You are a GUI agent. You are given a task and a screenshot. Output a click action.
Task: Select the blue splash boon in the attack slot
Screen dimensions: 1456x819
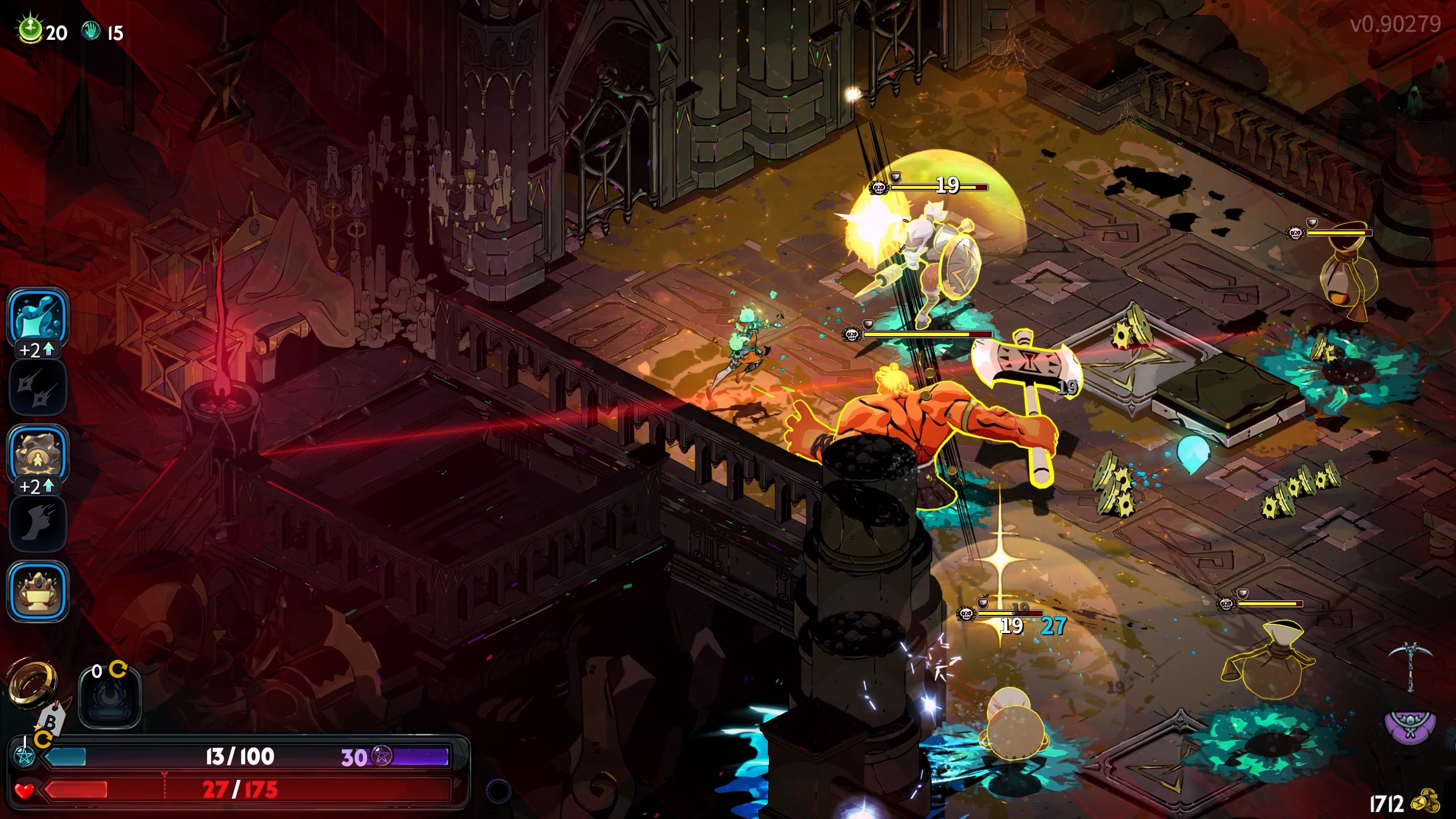[x=38, y=317]
